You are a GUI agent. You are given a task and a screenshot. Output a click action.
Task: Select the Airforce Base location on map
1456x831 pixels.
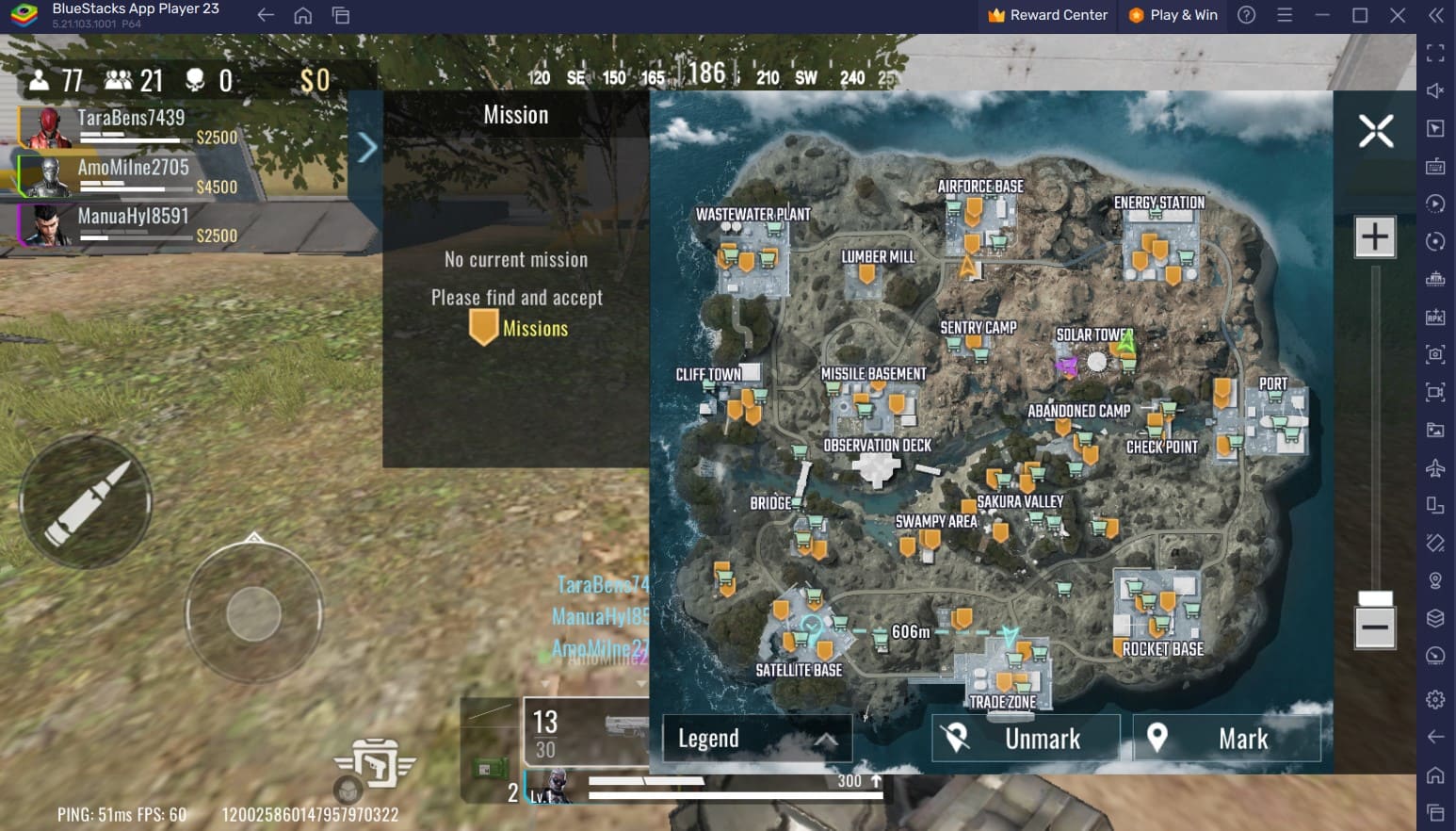(980, 187)
